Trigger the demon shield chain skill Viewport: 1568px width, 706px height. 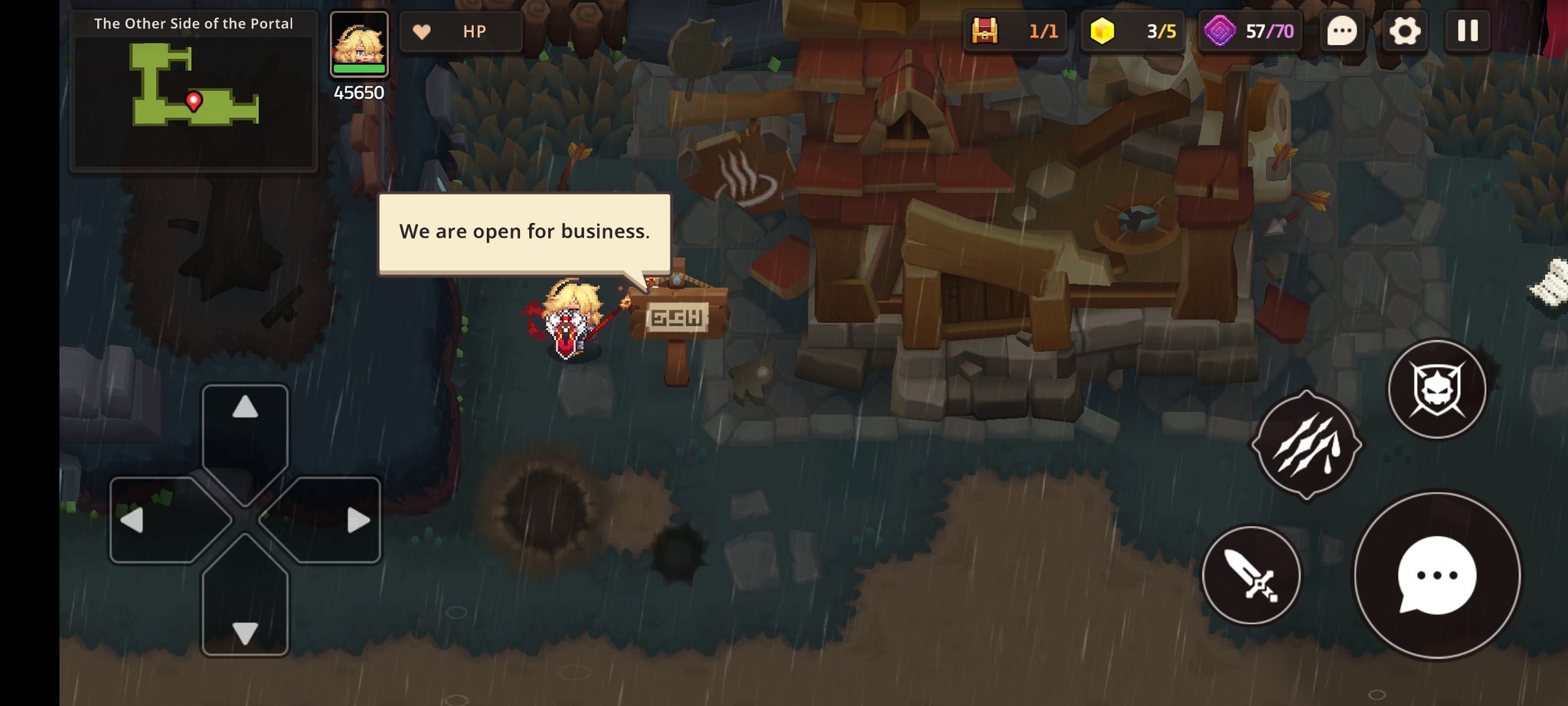1436,389
